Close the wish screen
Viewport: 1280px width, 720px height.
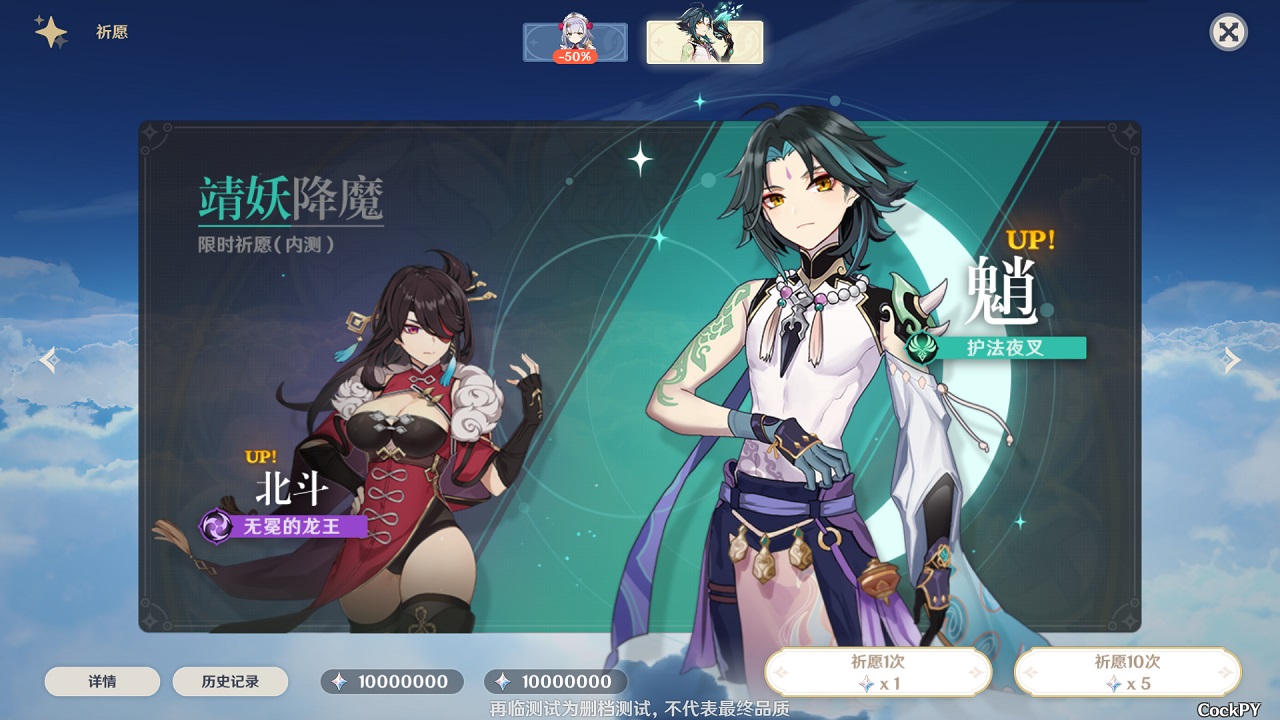[1228, 32]
